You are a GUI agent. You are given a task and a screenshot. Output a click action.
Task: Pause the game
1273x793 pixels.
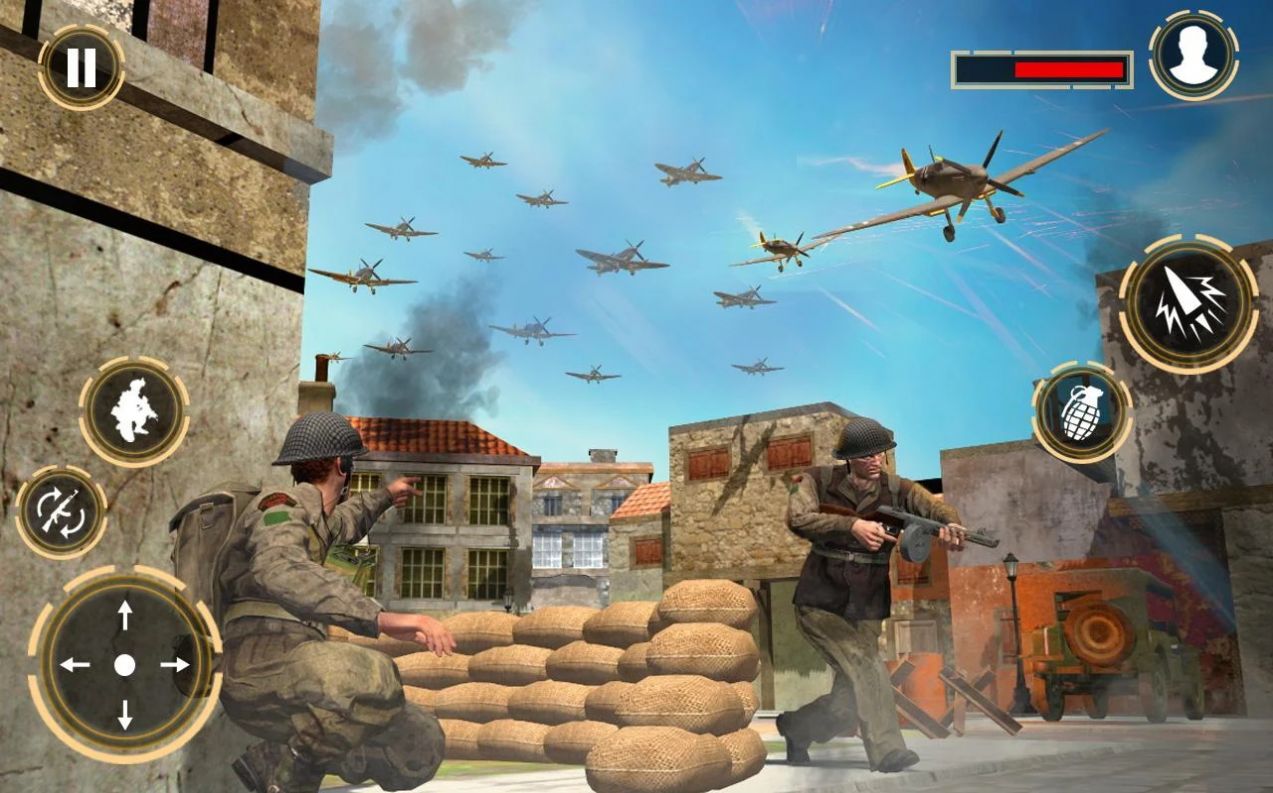(x=81, y=67)
